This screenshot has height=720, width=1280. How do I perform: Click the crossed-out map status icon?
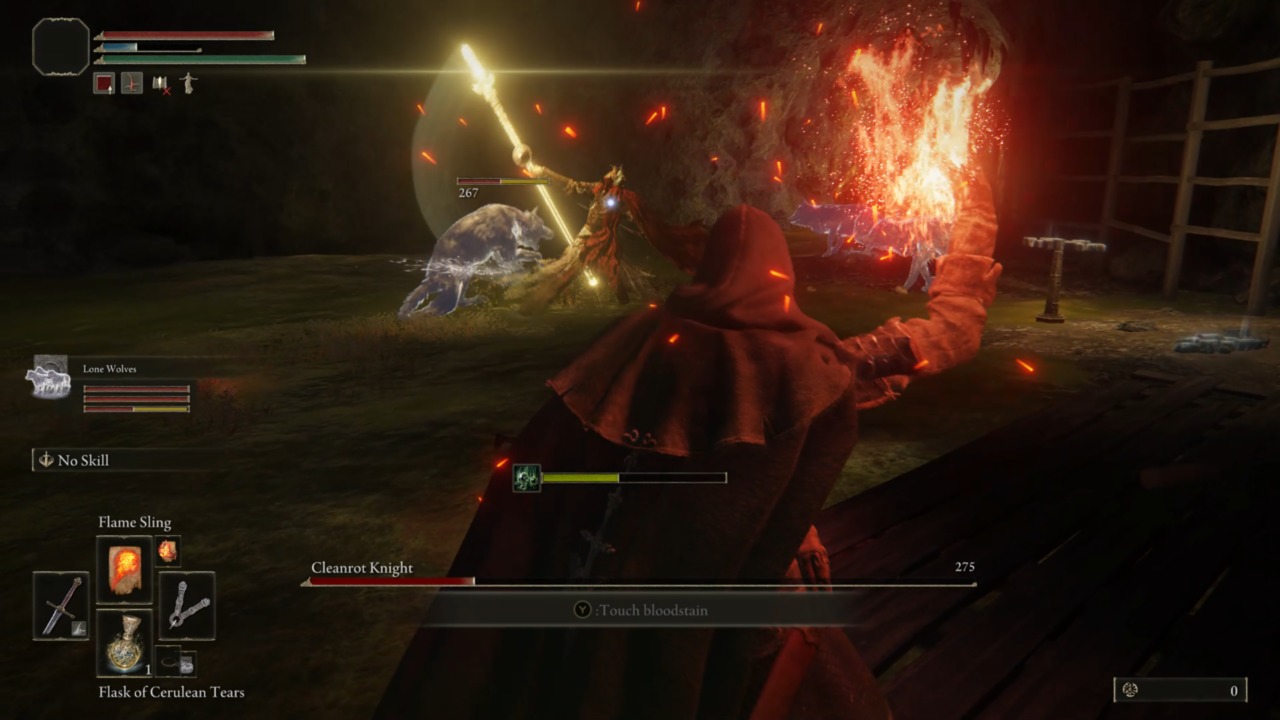click(162, 84)
